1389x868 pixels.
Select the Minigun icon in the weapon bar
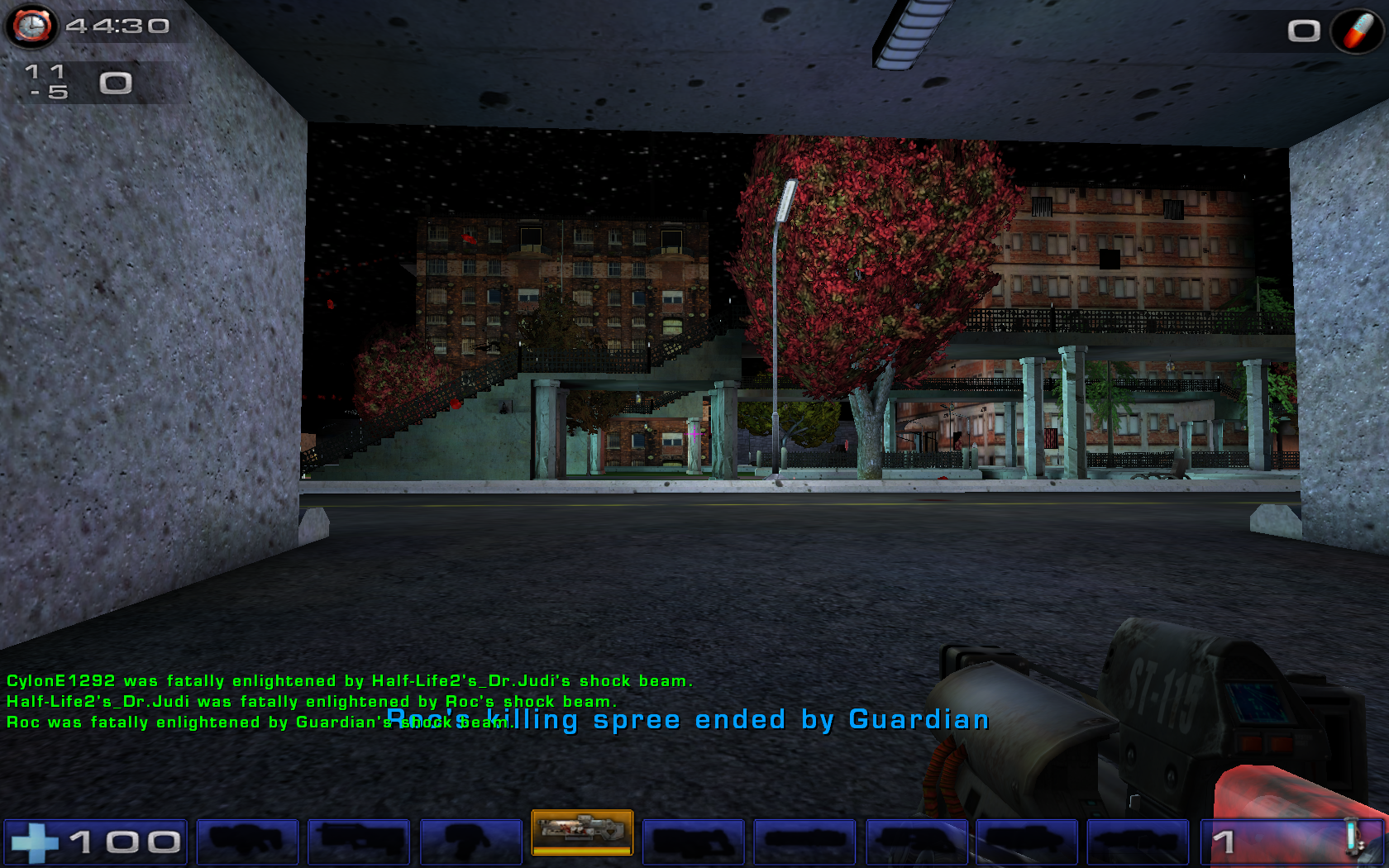click(x=804, y=839)
